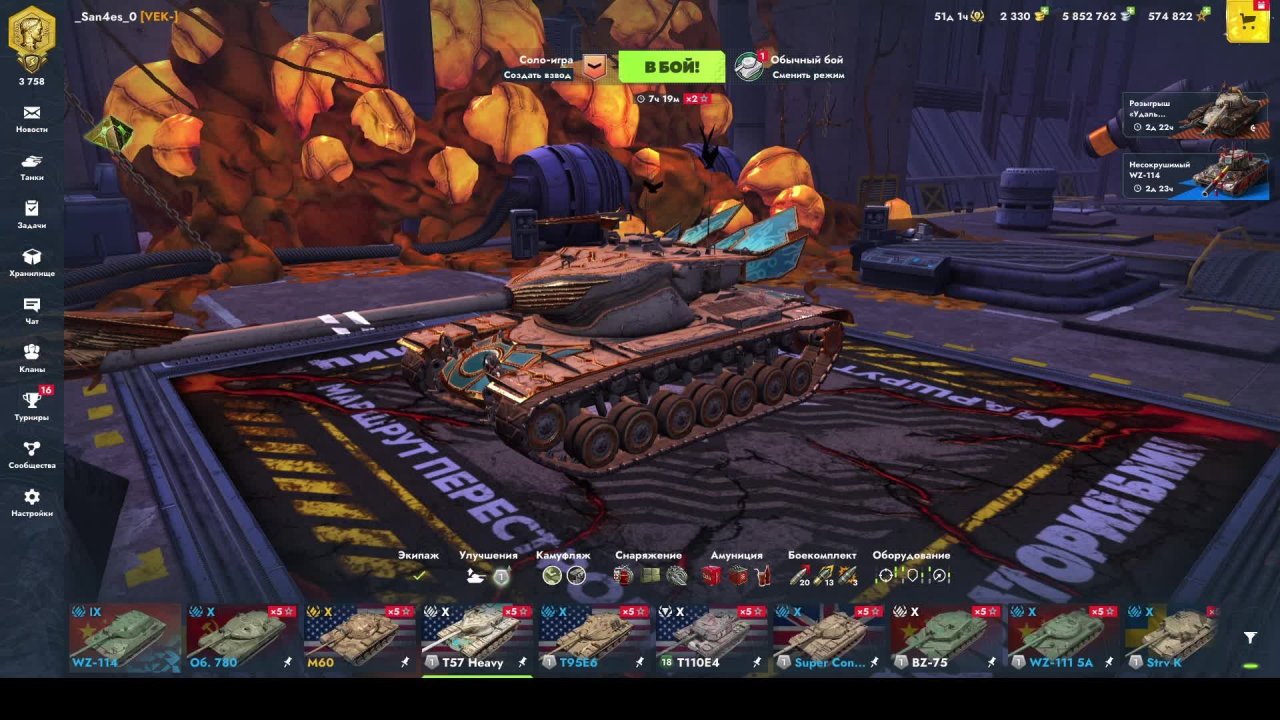
Task: Open the Турниры tournaments menu
Action: (32, 405)
